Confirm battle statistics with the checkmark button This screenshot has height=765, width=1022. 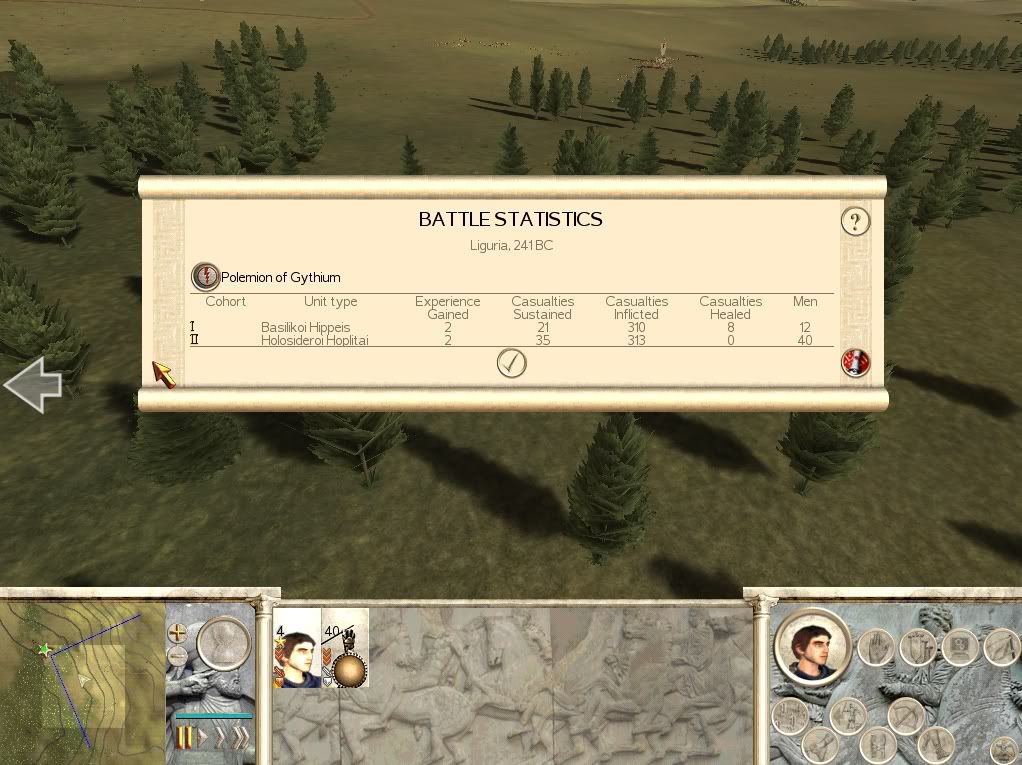point(511,364)
